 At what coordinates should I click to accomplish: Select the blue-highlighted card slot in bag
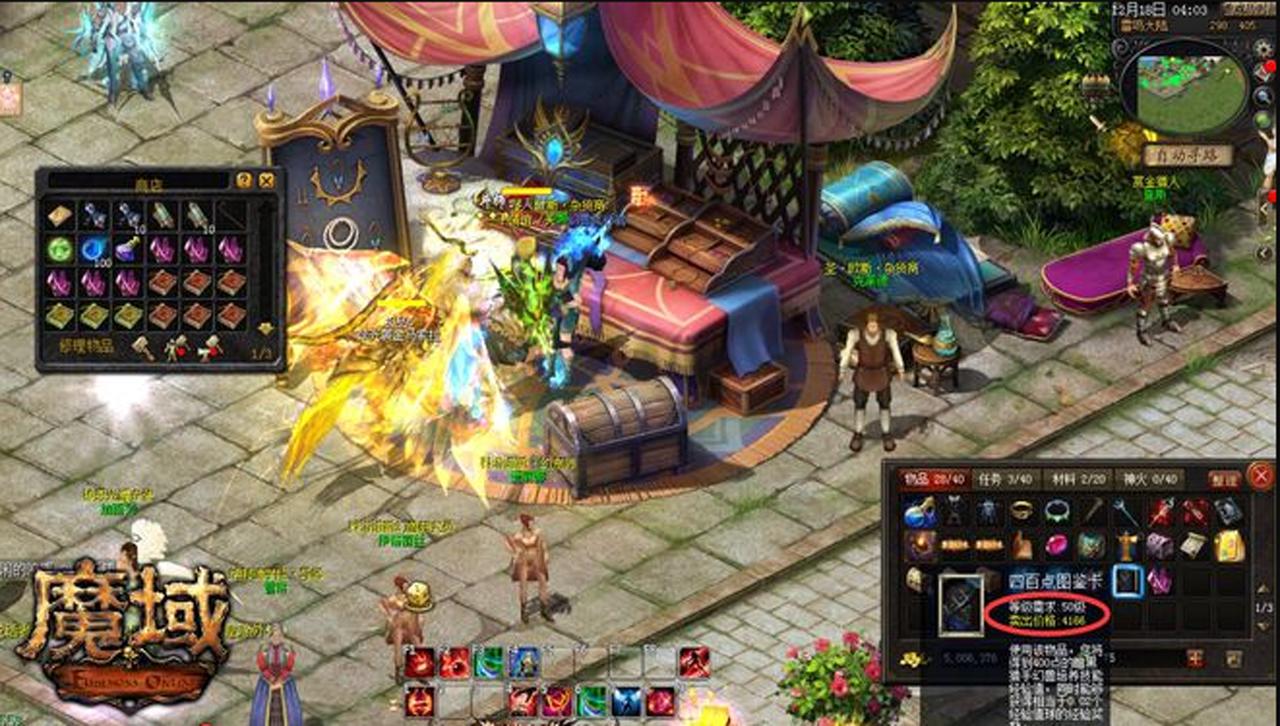[1128, 580]
